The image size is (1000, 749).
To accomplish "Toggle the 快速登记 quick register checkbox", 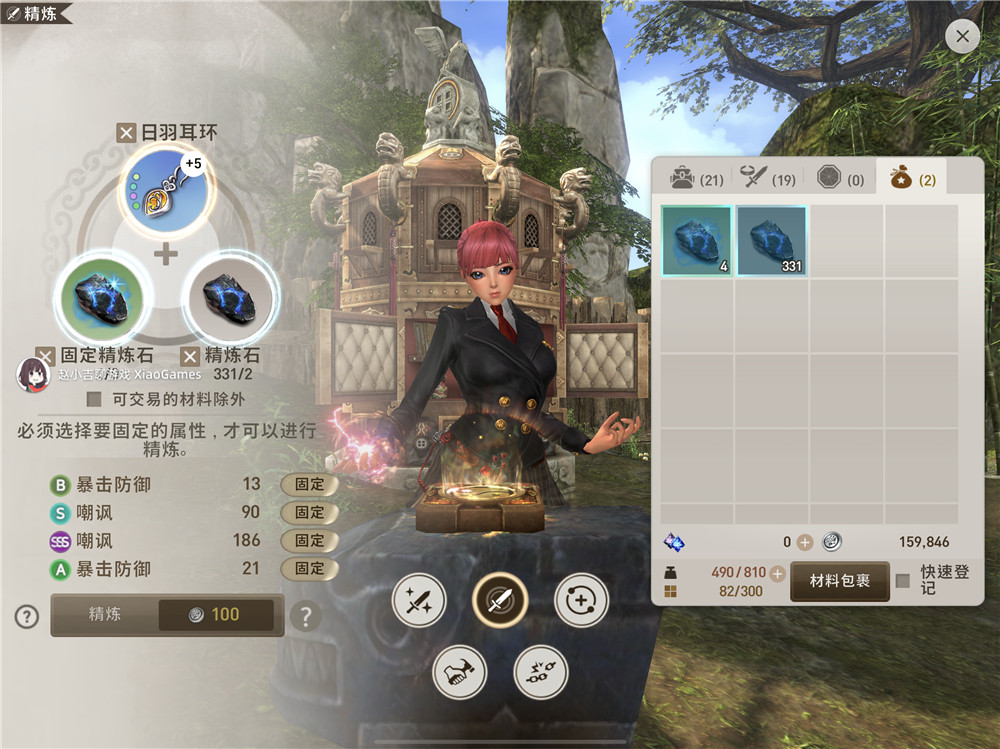I will click(903, 581).
